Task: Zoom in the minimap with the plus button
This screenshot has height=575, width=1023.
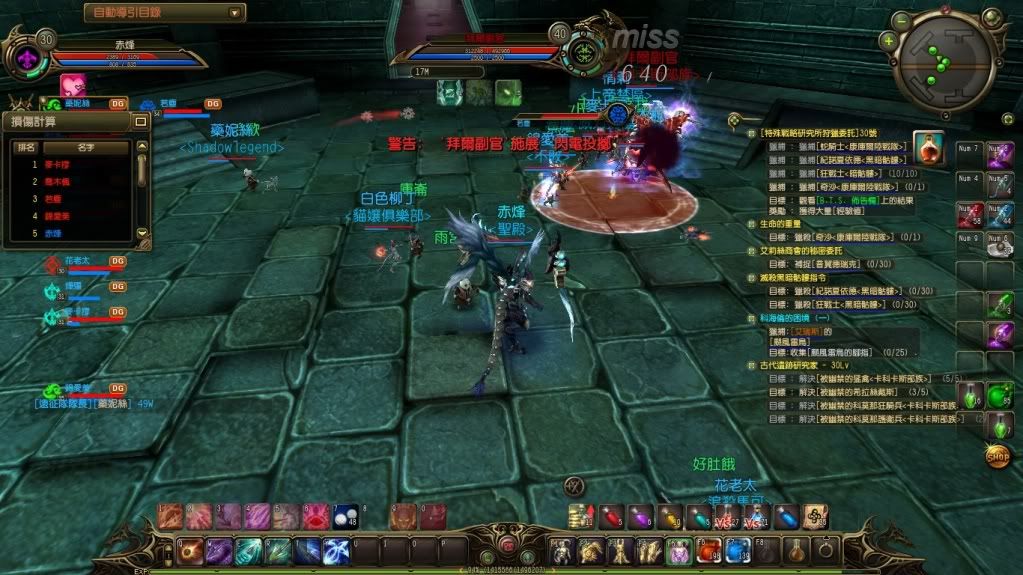Action: pyautogui.click(x=888, y=41)
